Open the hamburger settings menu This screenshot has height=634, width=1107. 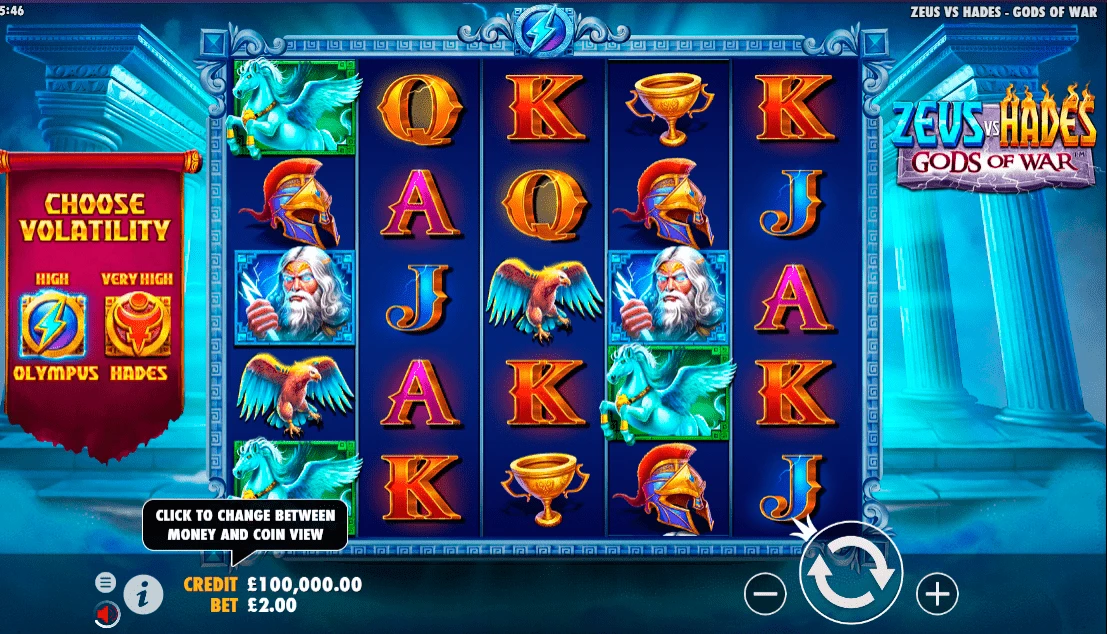105,581
